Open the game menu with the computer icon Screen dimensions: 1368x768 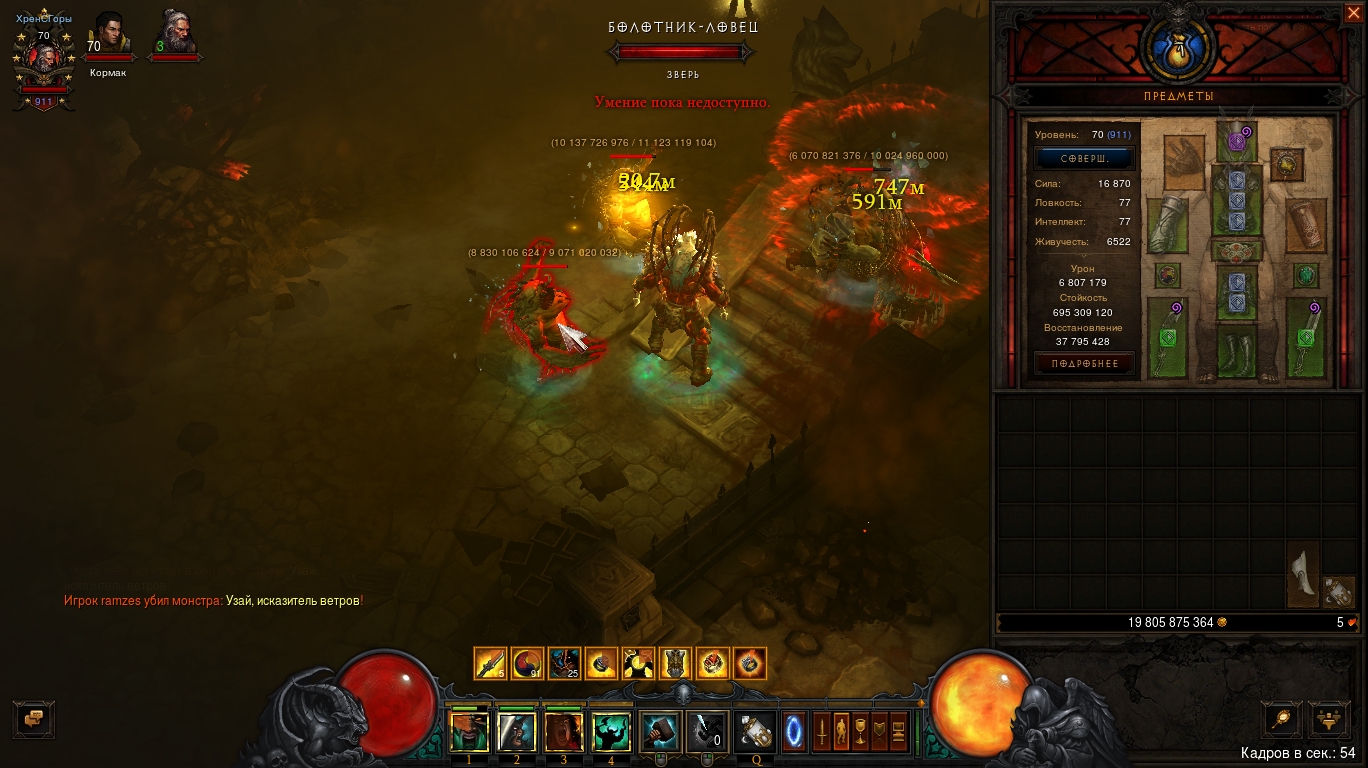click(899, 732)
